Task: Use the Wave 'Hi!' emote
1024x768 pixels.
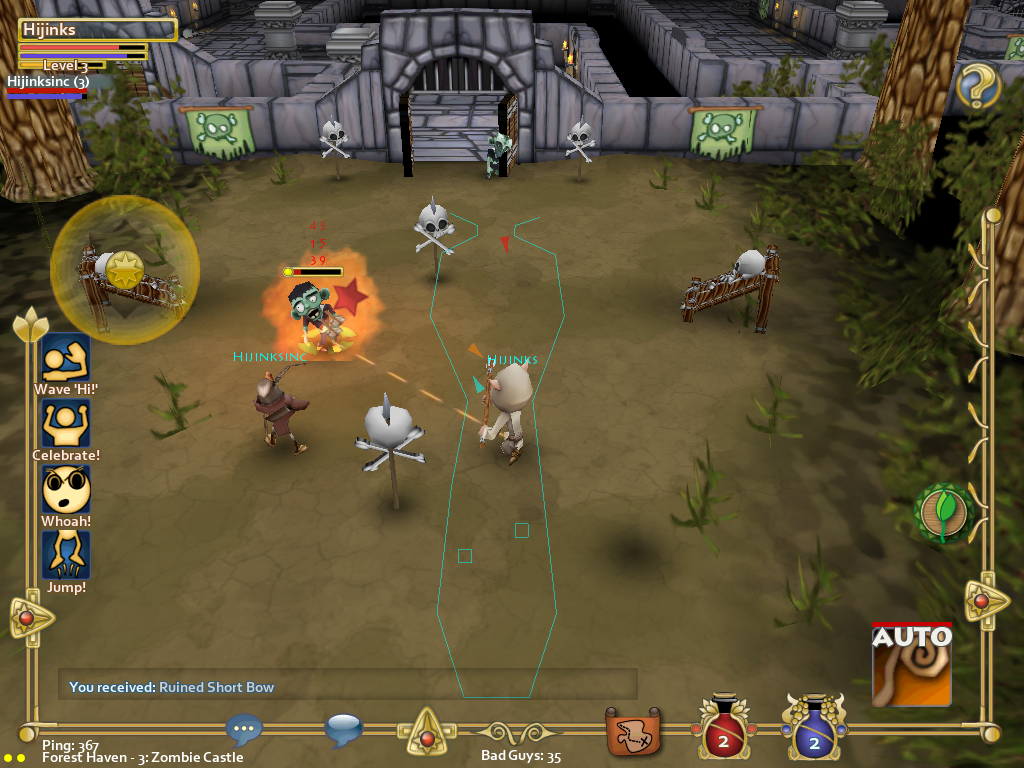Action: tap(66, 357)
